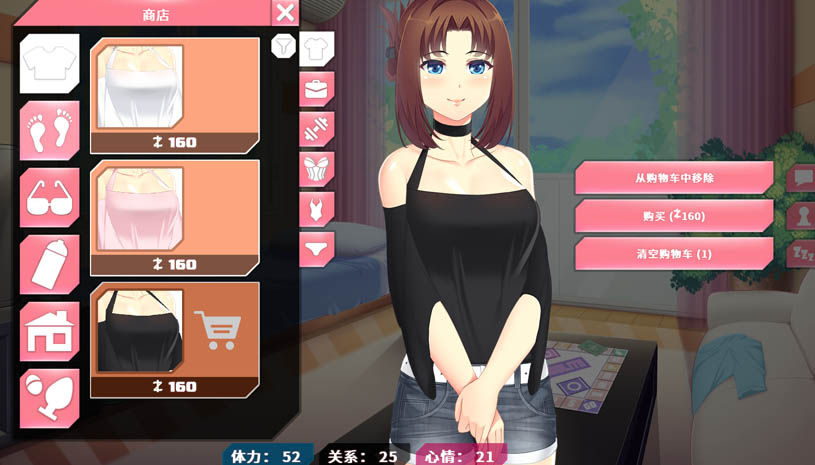The width and height of the screenshot is (815, 465).
Task: Filter by the corset subcategory
Action: point(317,168)
